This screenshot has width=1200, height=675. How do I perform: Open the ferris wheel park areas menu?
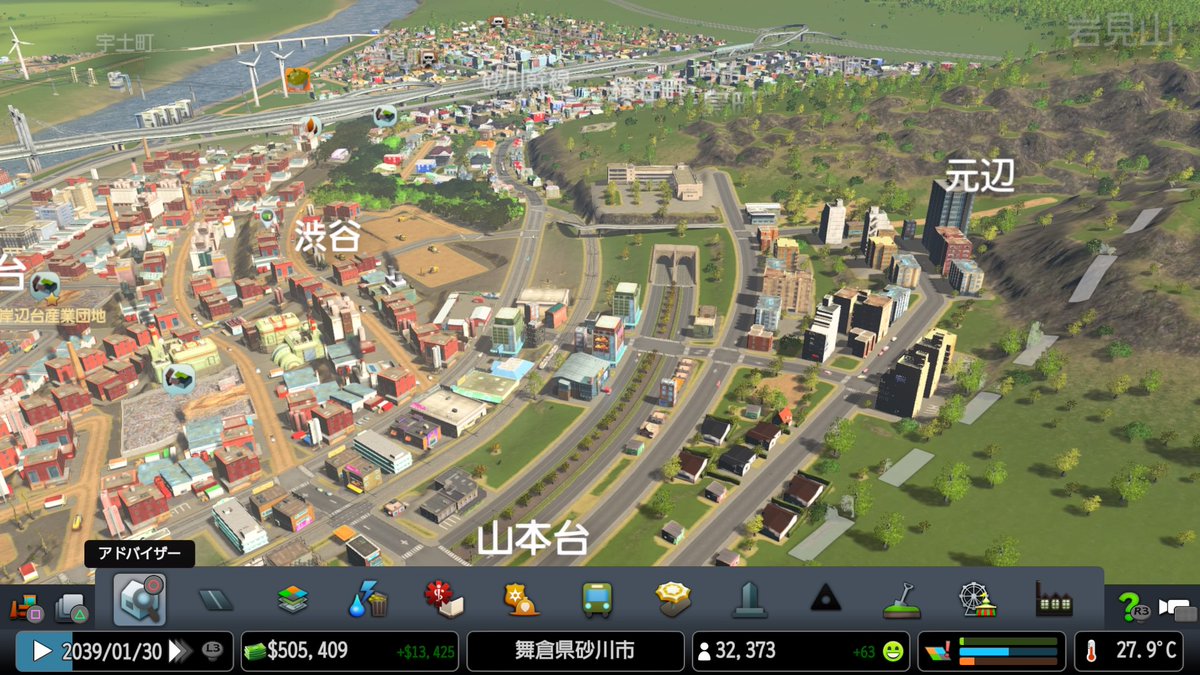977,600
